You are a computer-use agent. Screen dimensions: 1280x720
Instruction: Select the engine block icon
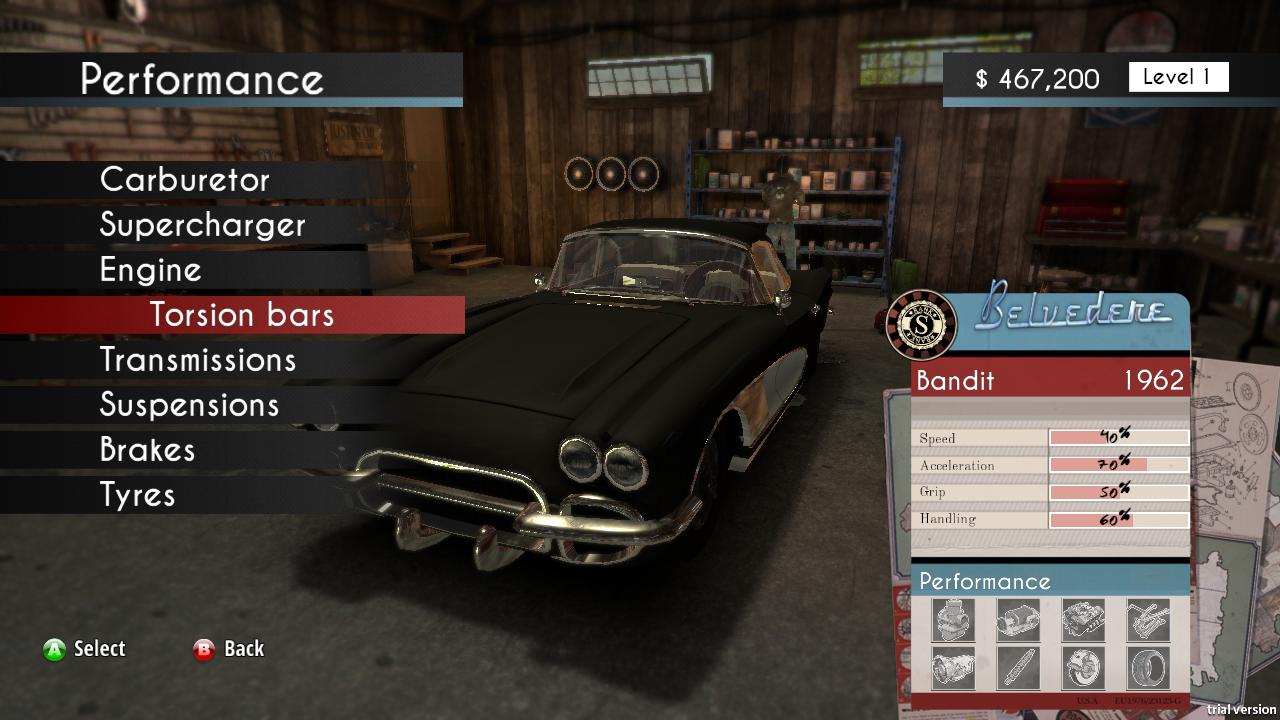(1082, 620)
